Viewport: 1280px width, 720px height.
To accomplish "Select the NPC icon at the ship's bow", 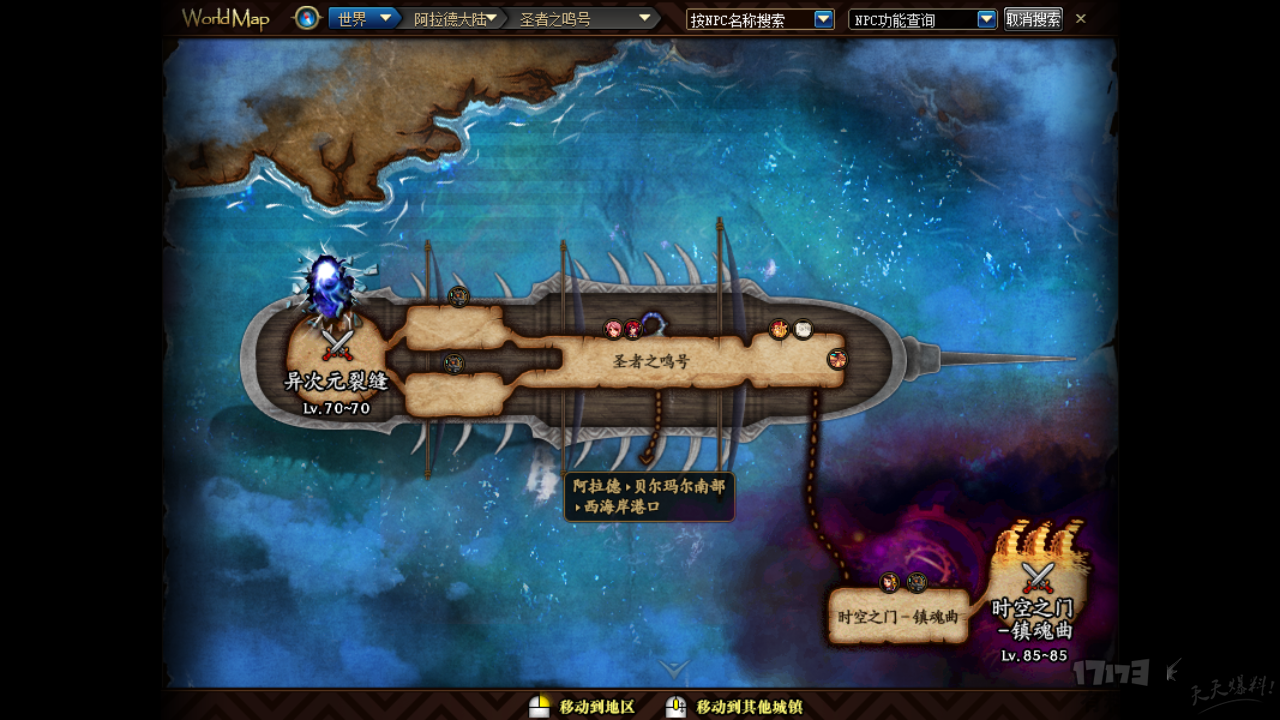I will coord(837,359).
